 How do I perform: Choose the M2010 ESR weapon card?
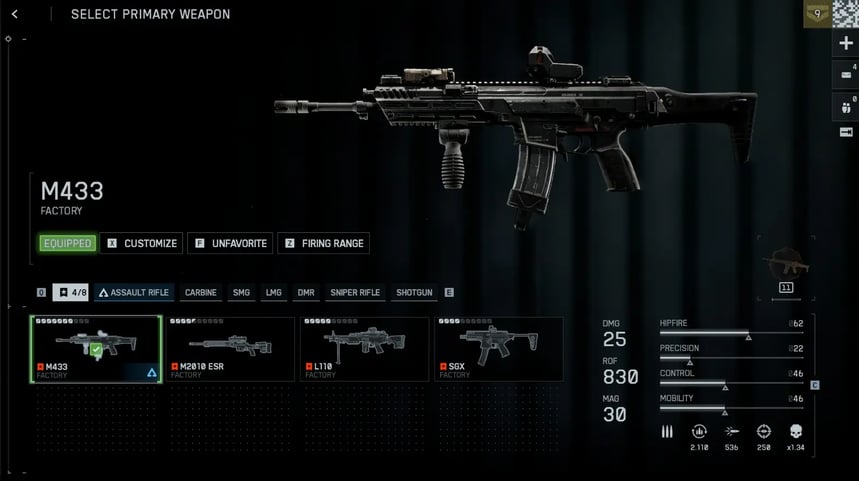[x=230, y=348]
